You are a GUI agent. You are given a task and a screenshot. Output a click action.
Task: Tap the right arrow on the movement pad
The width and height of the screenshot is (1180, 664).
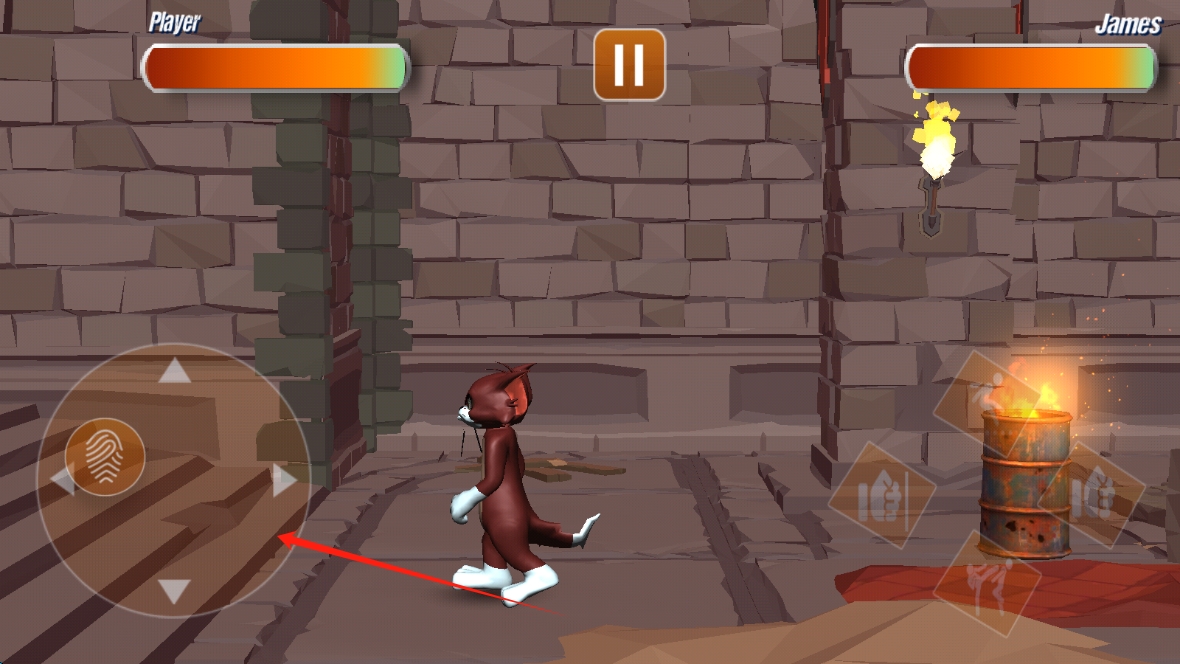284,481
